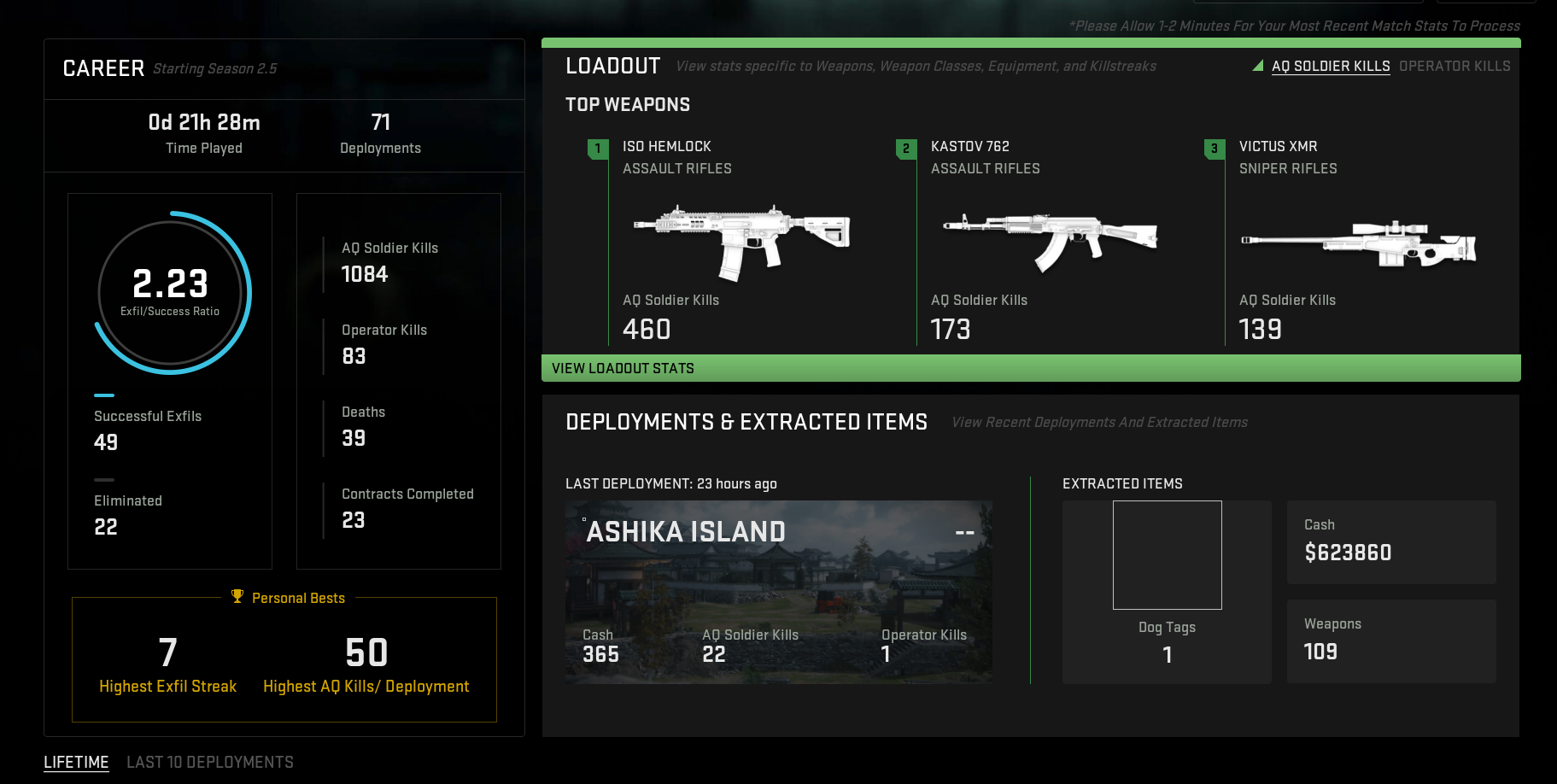Switch top weapons to Operator Kills
This screenshot has width=1557, height=784.
pos(1455,66)
